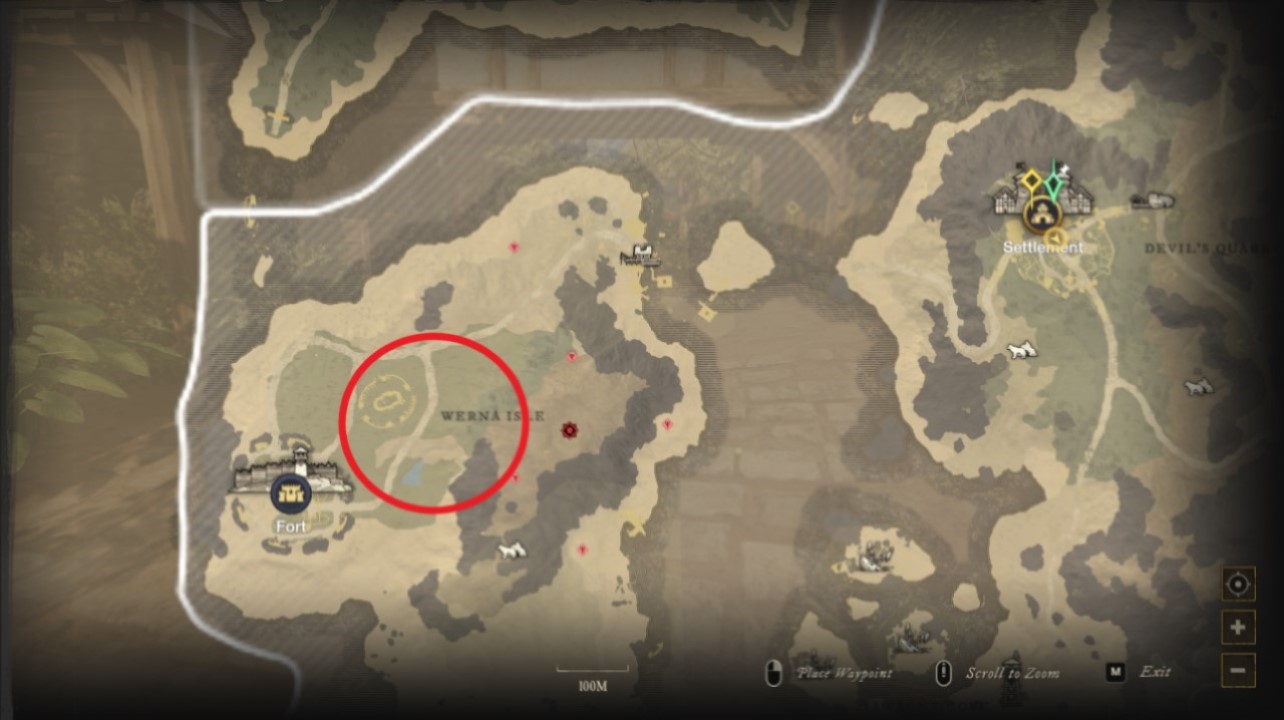Click the wolf creature icon south of Werna Isle
The image size is (1284, 720).
coord(510,549)
